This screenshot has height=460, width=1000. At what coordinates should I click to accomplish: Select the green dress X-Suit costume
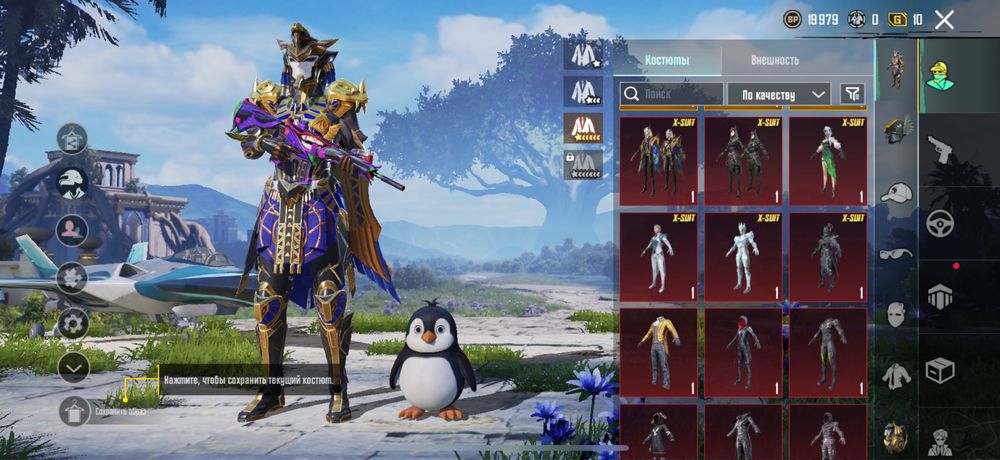pyautogui.click(x=828, y=159)
